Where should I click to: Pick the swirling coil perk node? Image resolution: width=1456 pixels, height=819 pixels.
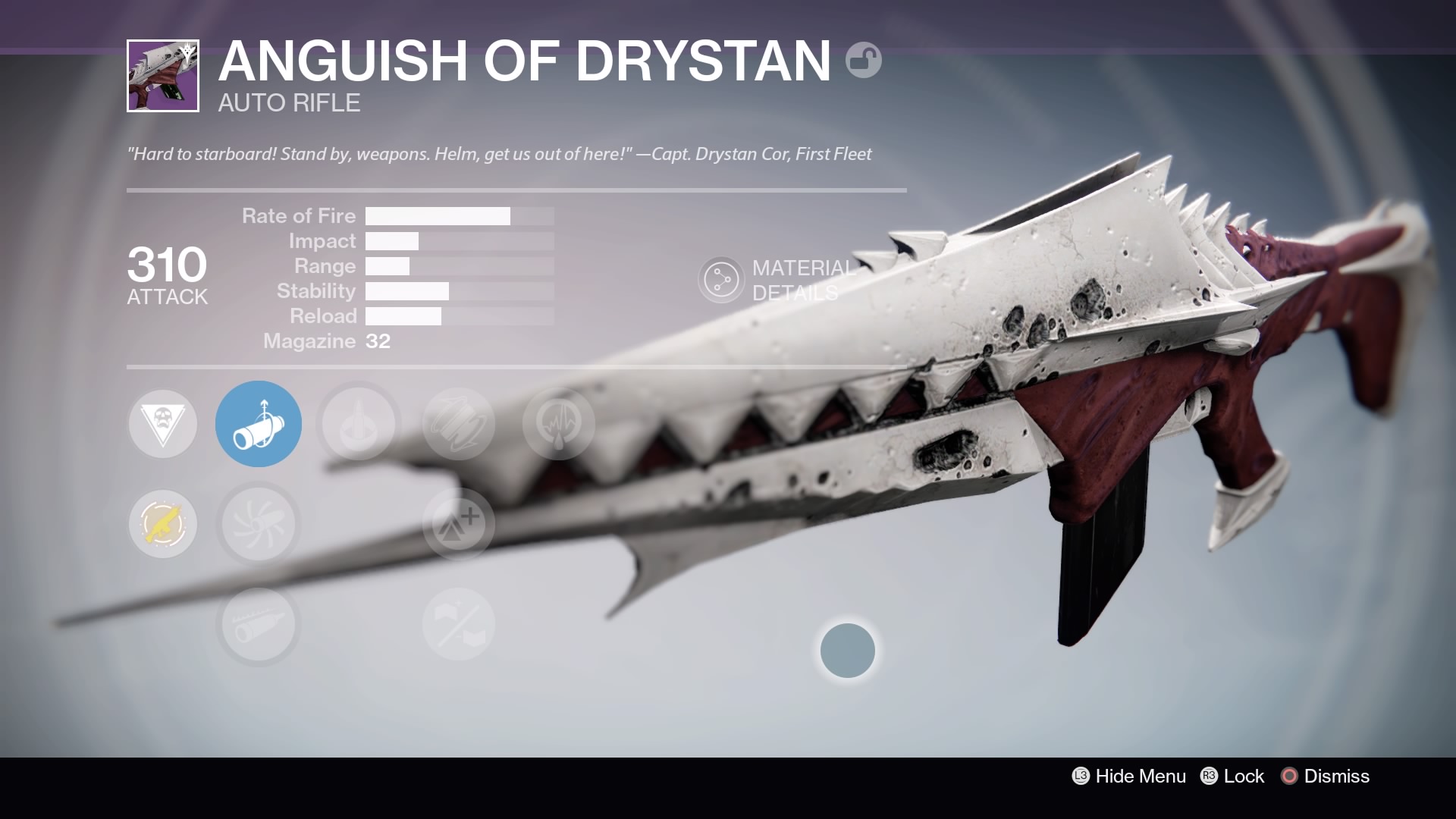click(x=459, y=424)
